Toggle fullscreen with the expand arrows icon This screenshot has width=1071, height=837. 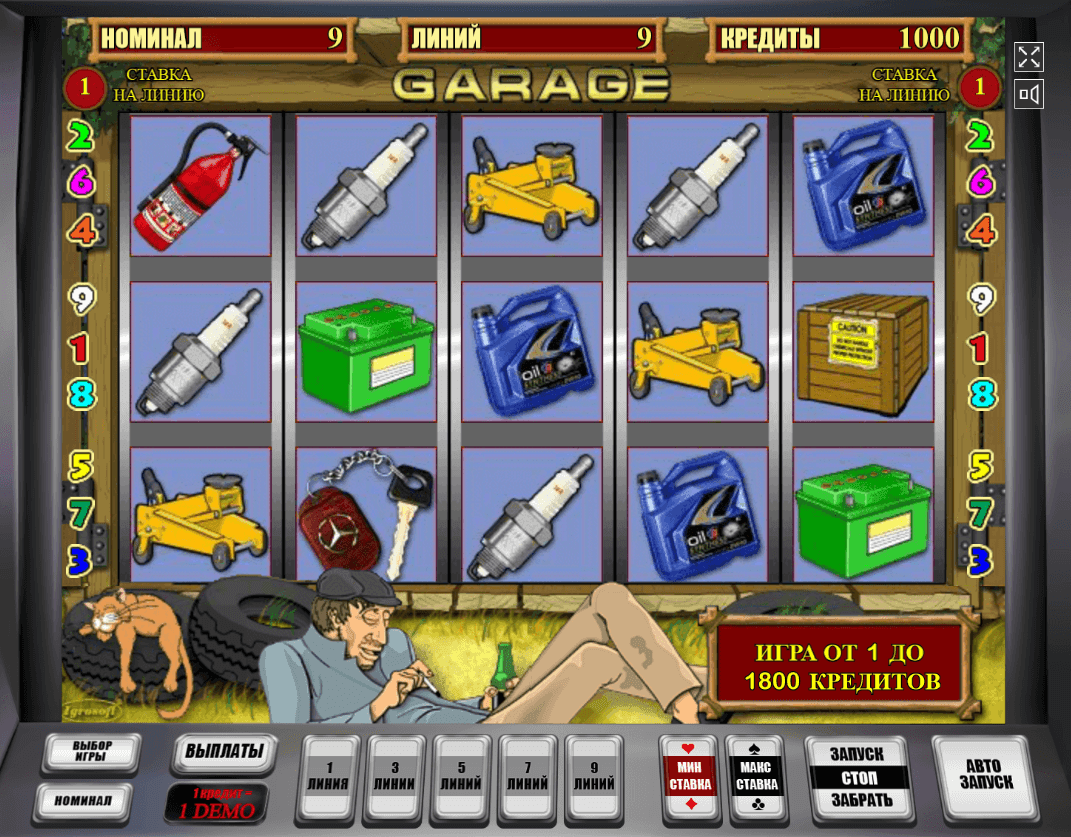click(x=1029, y=57)
